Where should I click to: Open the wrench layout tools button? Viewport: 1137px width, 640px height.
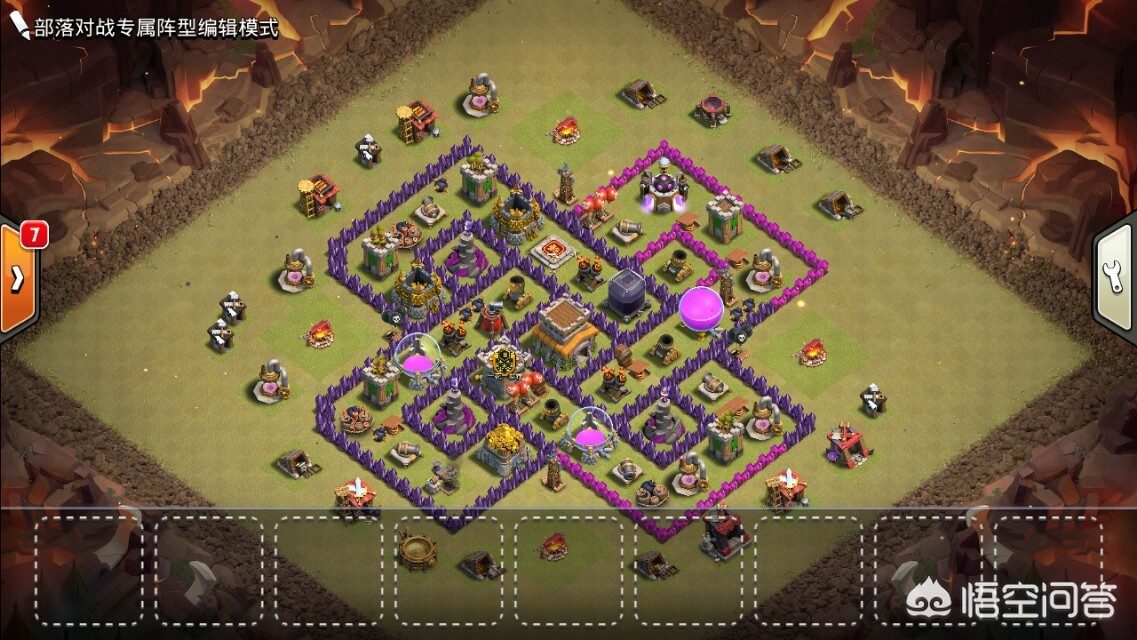(1116, 279)
